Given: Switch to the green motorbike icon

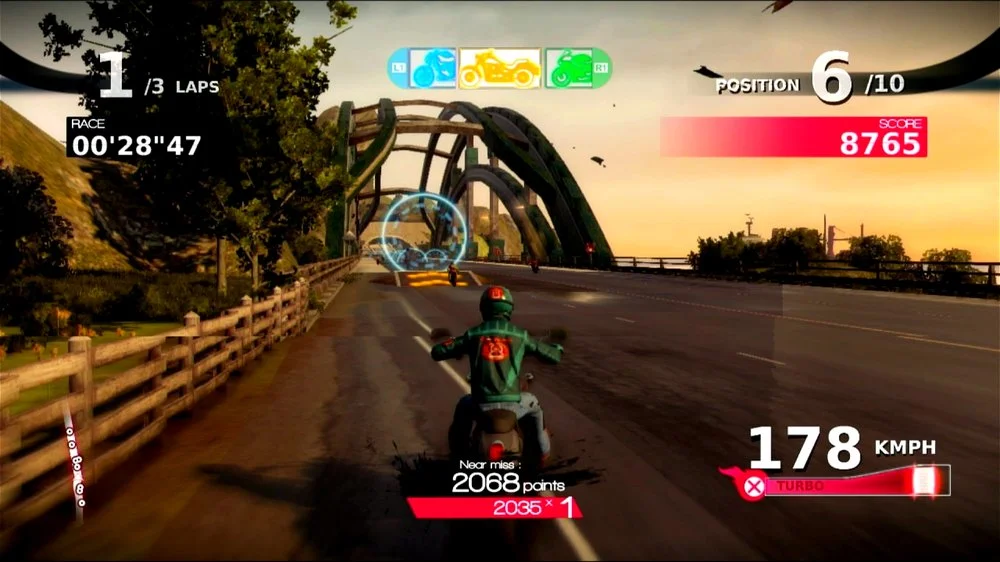Looking at the screenshot, I should (568, 68).
